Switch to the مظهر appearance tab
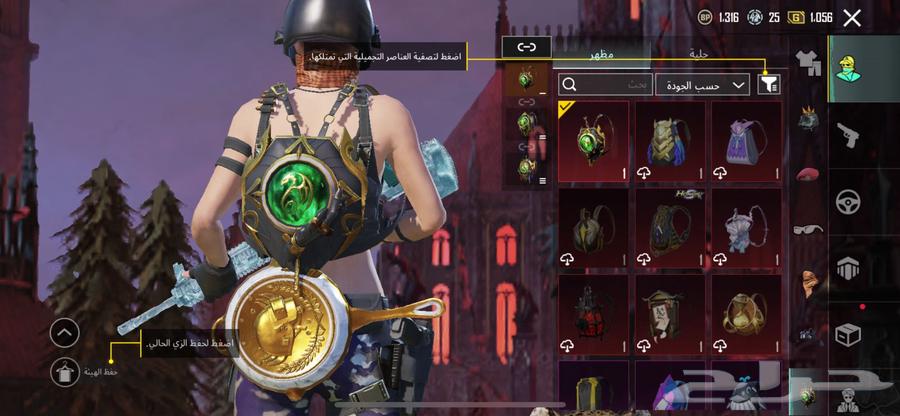Screen dimensions: 900x416 [601, 53]
